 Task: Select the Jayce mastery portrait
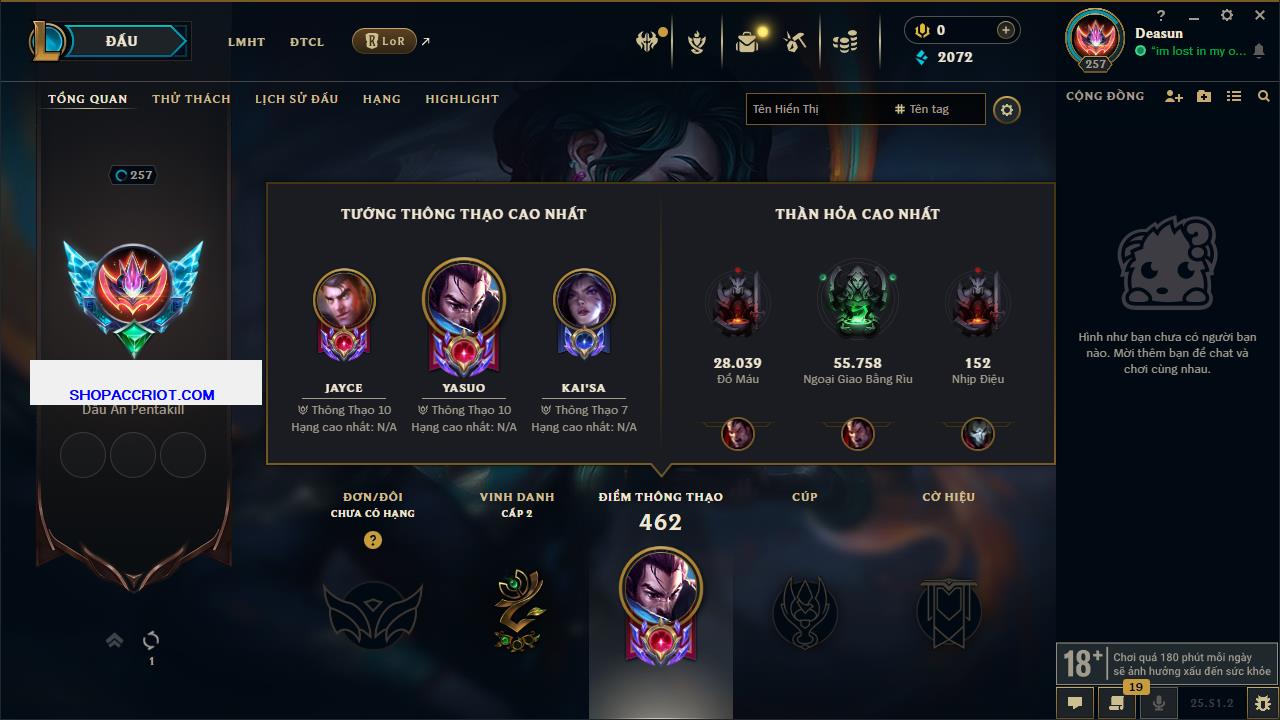344,299
